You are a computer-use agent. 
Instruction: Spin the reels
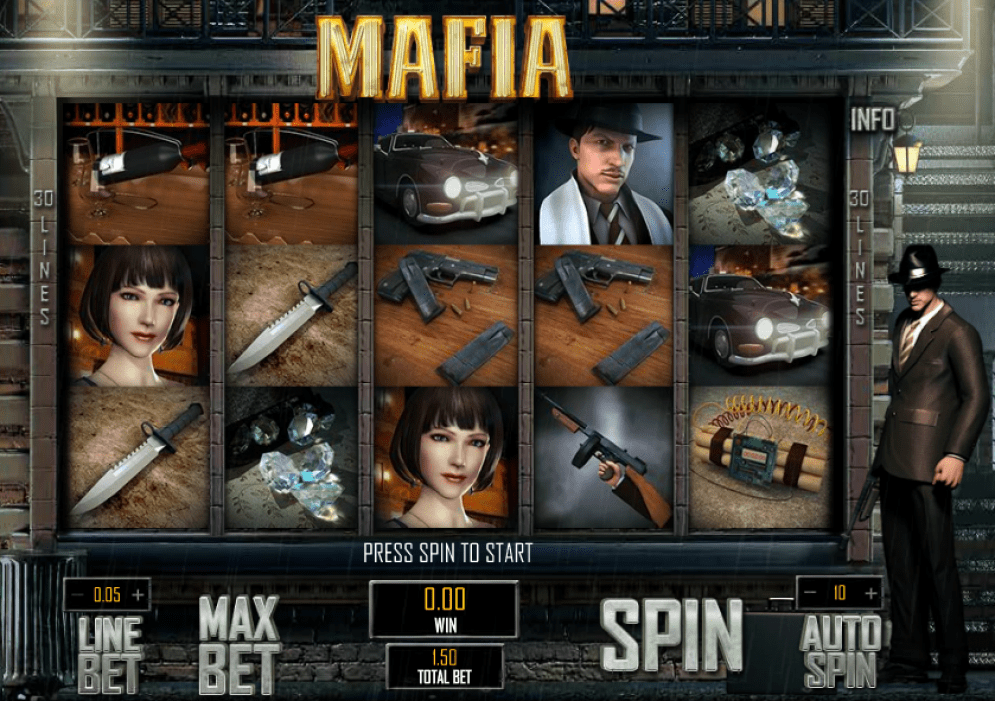click(671, 636)
